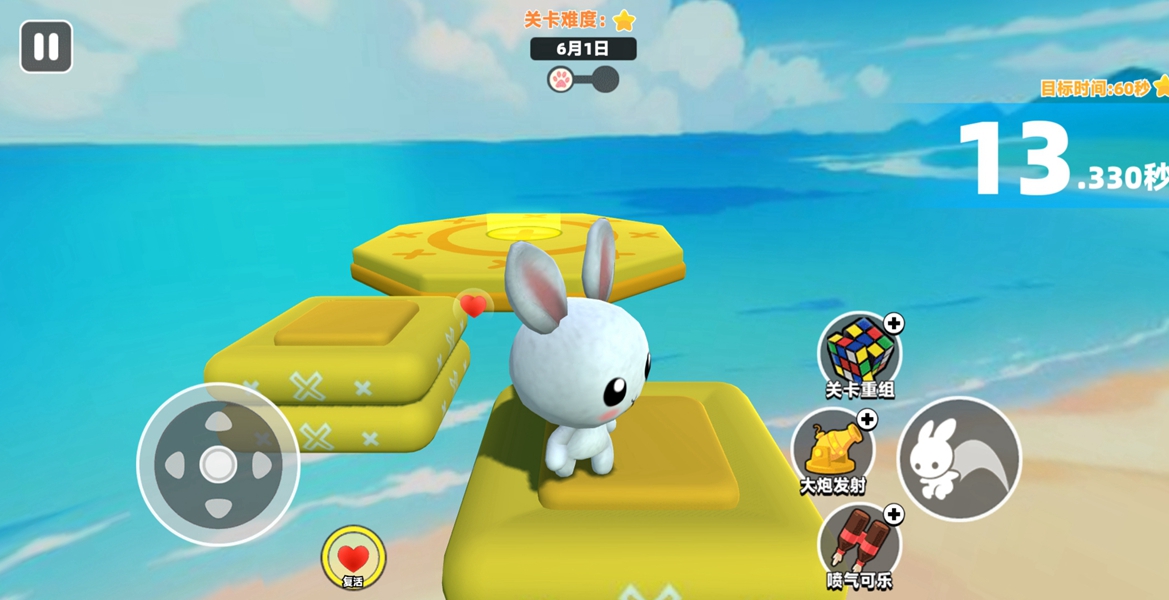The height and width of the screenshot is (600, 1169).
Task: Click the virtual joystick center knob
Action: (x=218, y=464)
